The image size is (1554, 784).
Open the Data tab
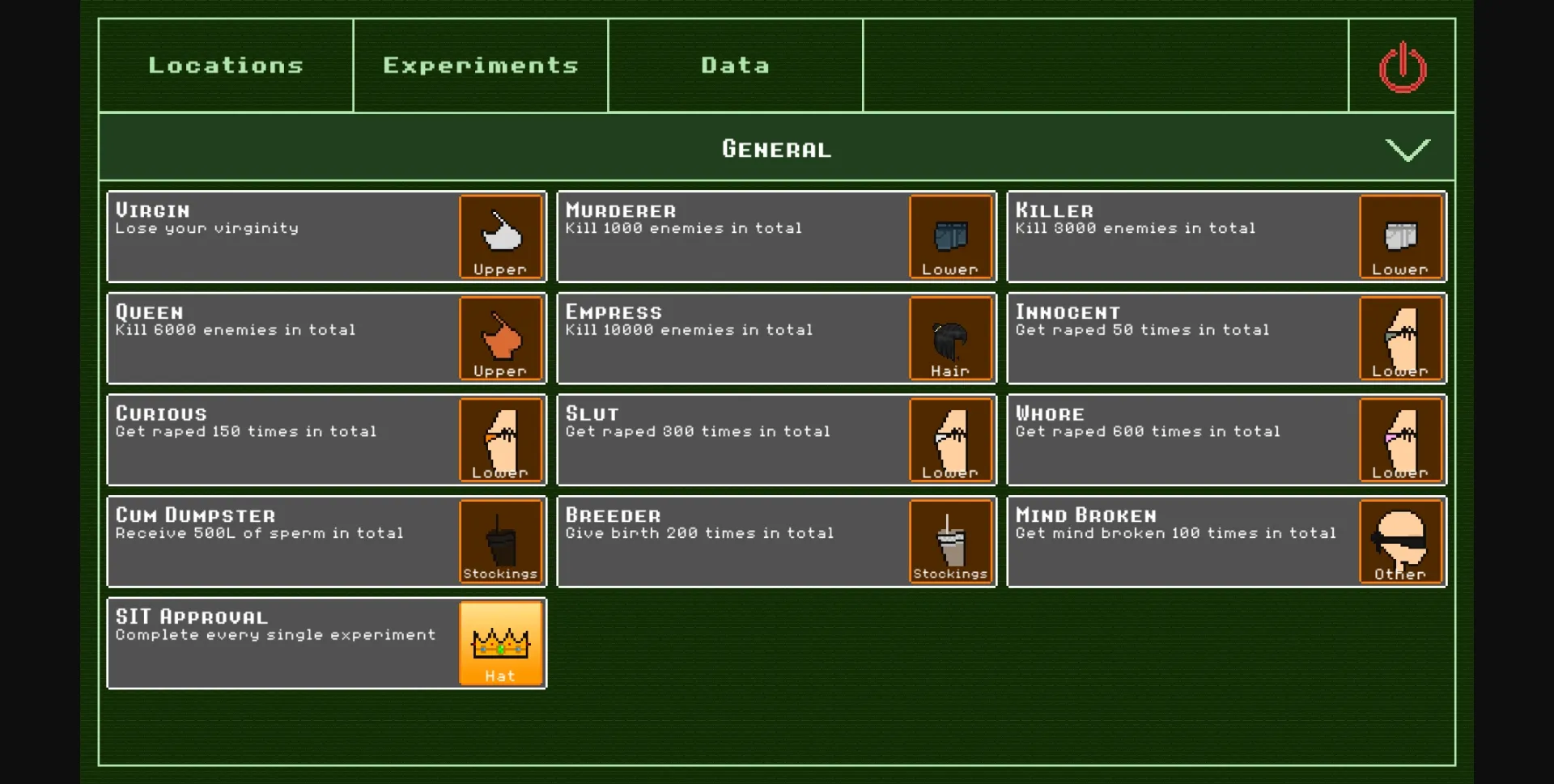(735, 66)
